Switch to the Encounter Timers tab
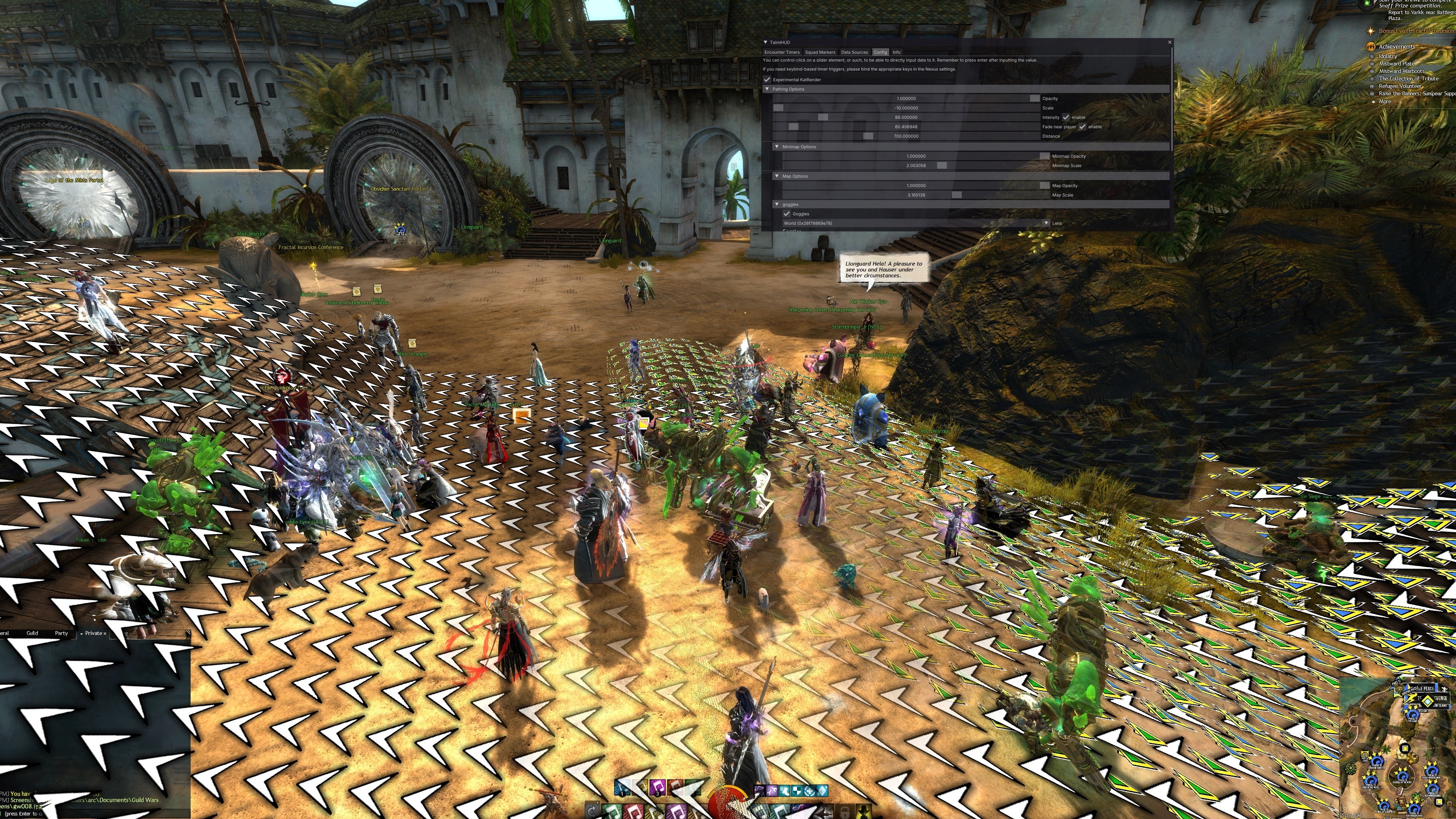 pos(782,52)
